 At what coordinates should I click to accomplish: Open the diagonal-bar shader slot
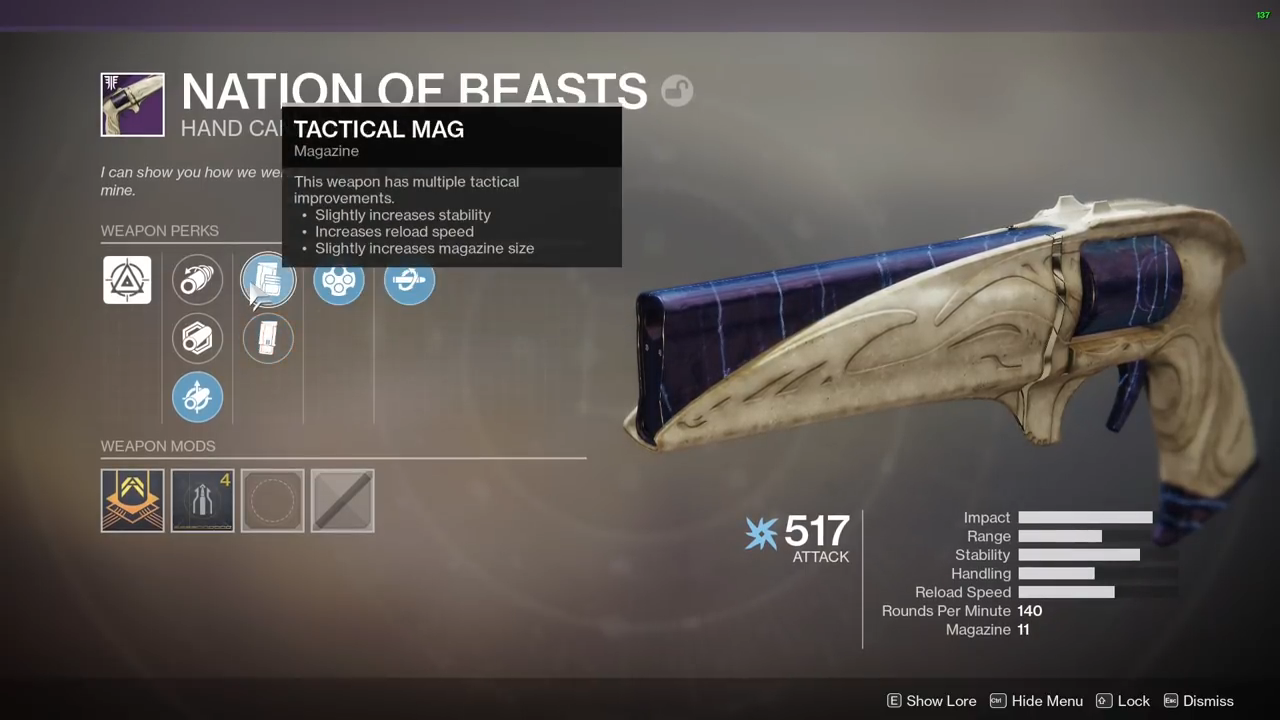(343, 501)
